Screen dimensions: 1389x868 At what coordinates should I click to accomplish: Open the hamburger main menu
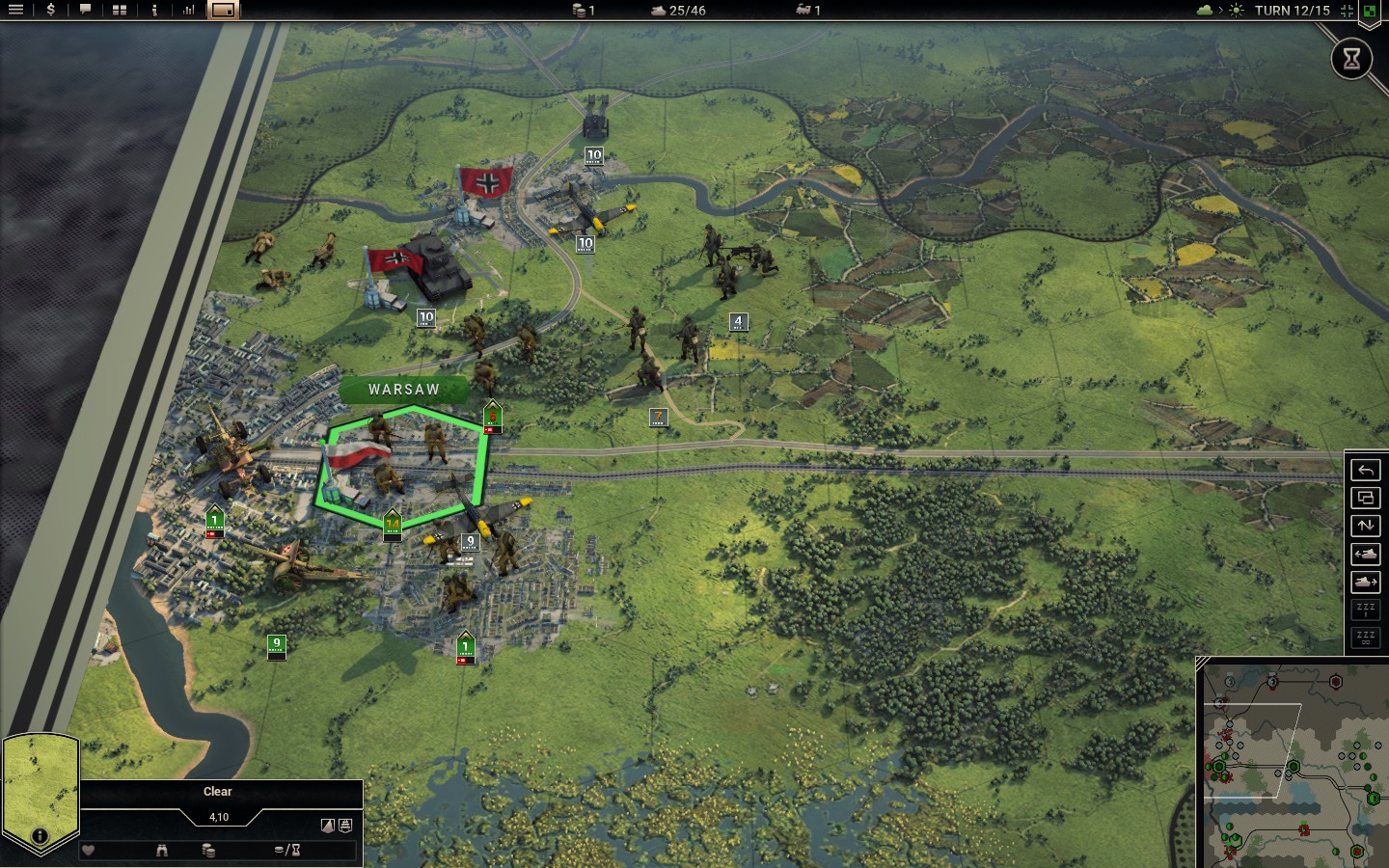point(15,10)
